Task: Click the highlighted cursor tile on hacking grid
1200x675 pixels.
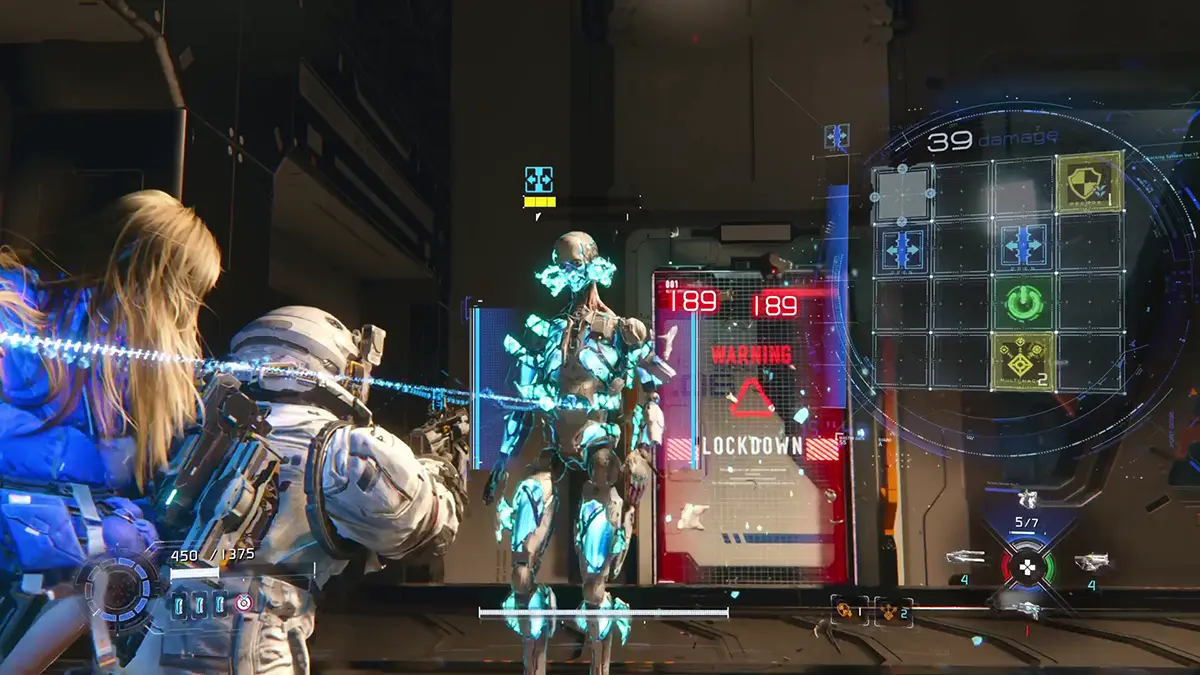Action: pyautogui.click(x=902, y=191)
